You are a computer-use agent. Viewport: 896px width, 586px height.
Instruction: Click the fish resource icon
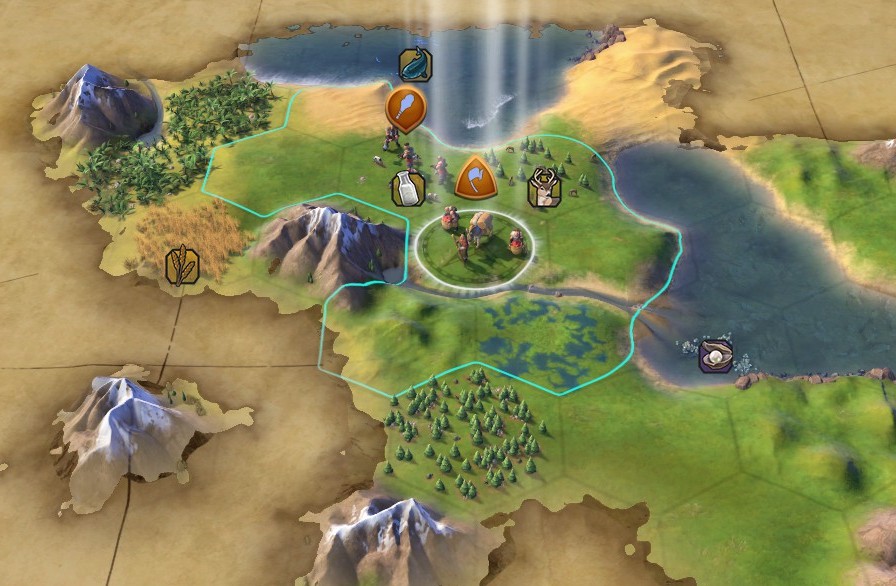coord(415,65)
